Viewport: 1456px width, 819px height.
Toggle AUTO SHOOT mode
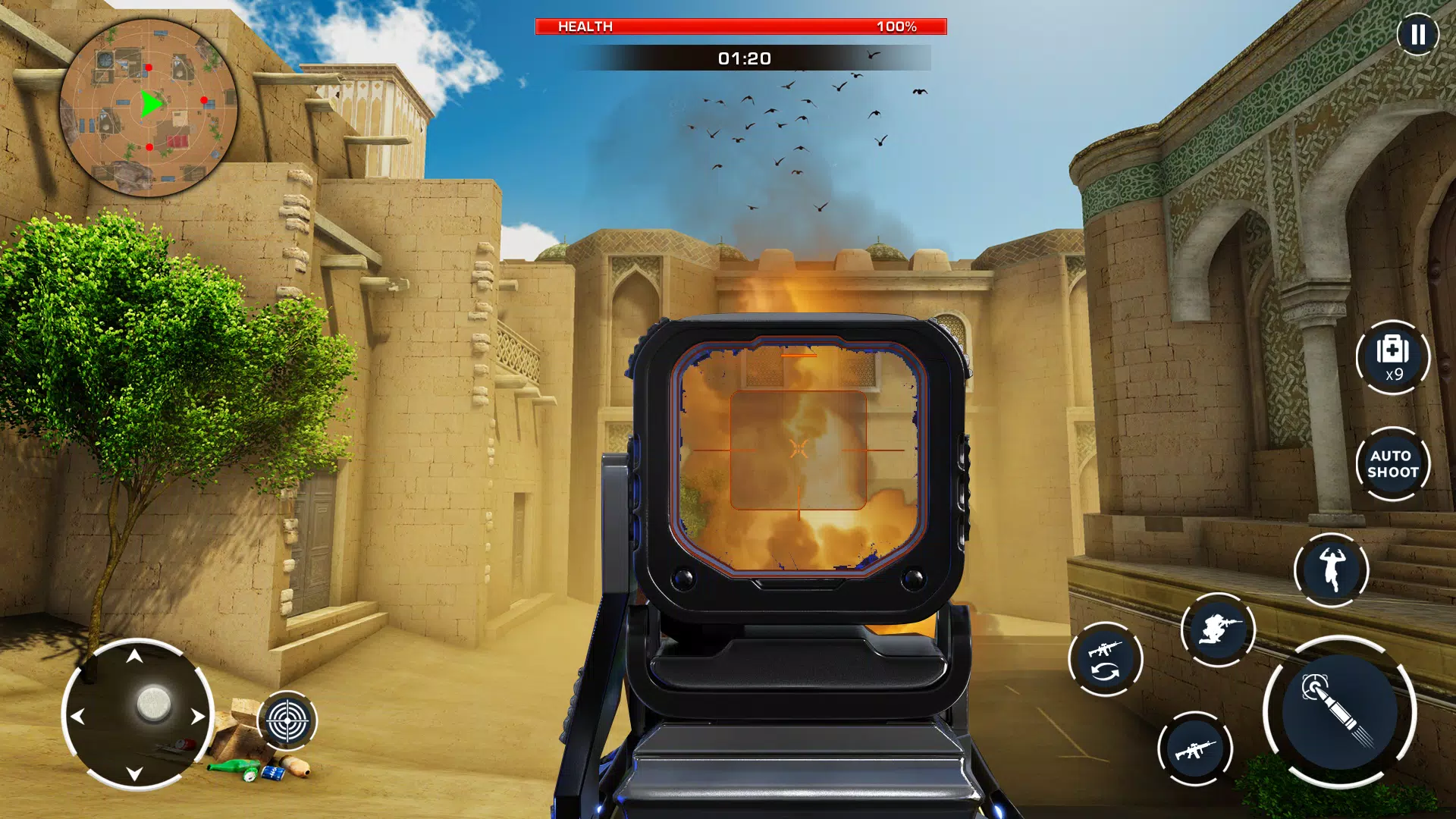1394,464
